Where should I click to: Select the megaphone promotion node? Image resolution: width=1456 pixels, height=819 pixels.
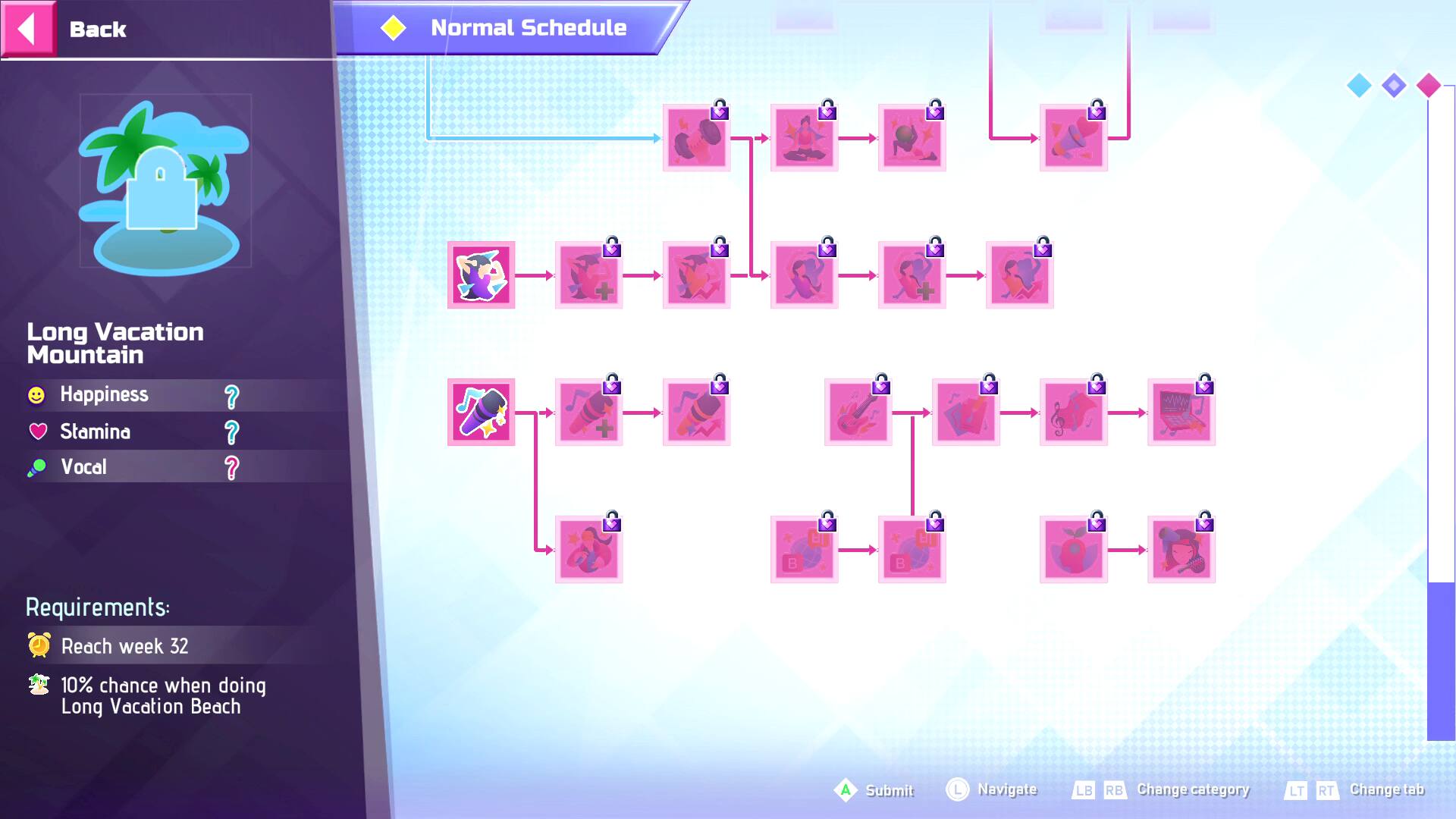(x=1073, y=139)
